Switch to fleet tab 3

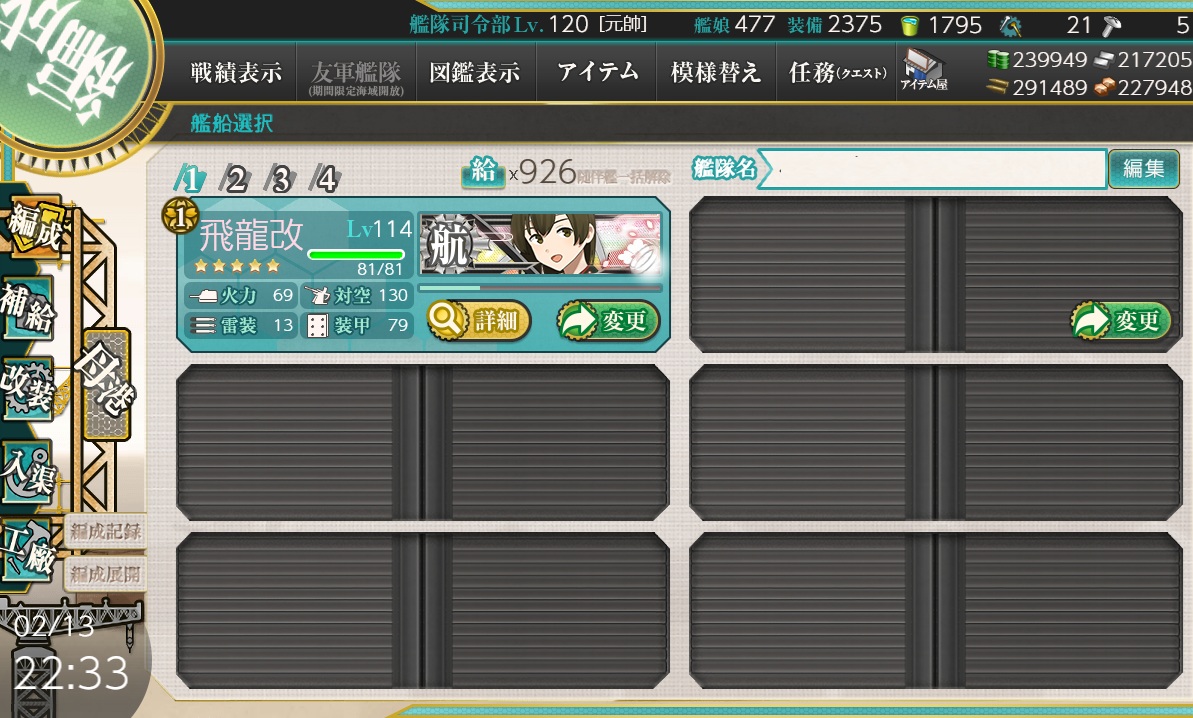280,180
